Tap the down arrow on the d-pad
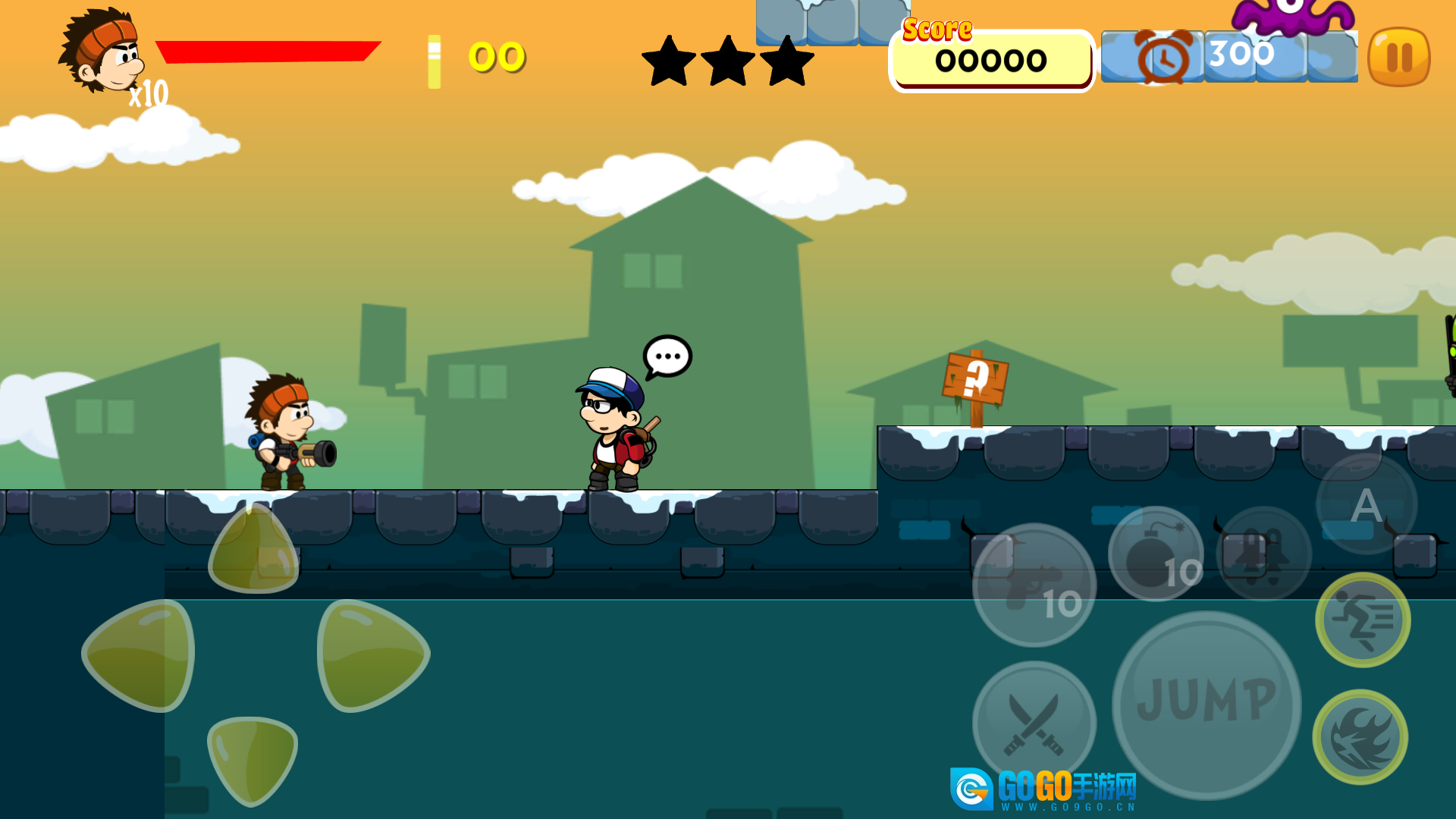Screen dimensions: 1456x819 (252, 758)
